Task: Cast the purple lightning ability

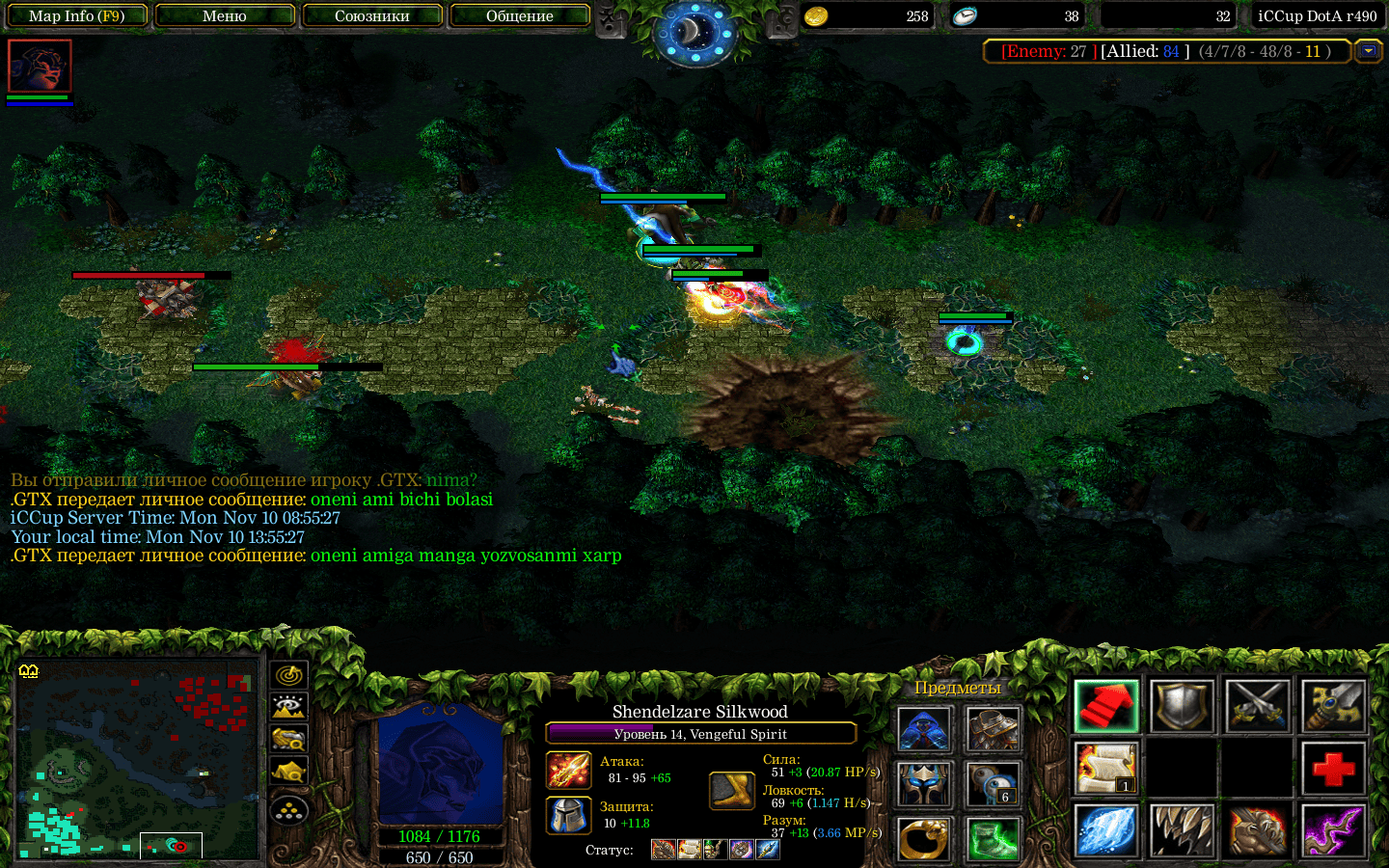Action: coord(1333,830)
